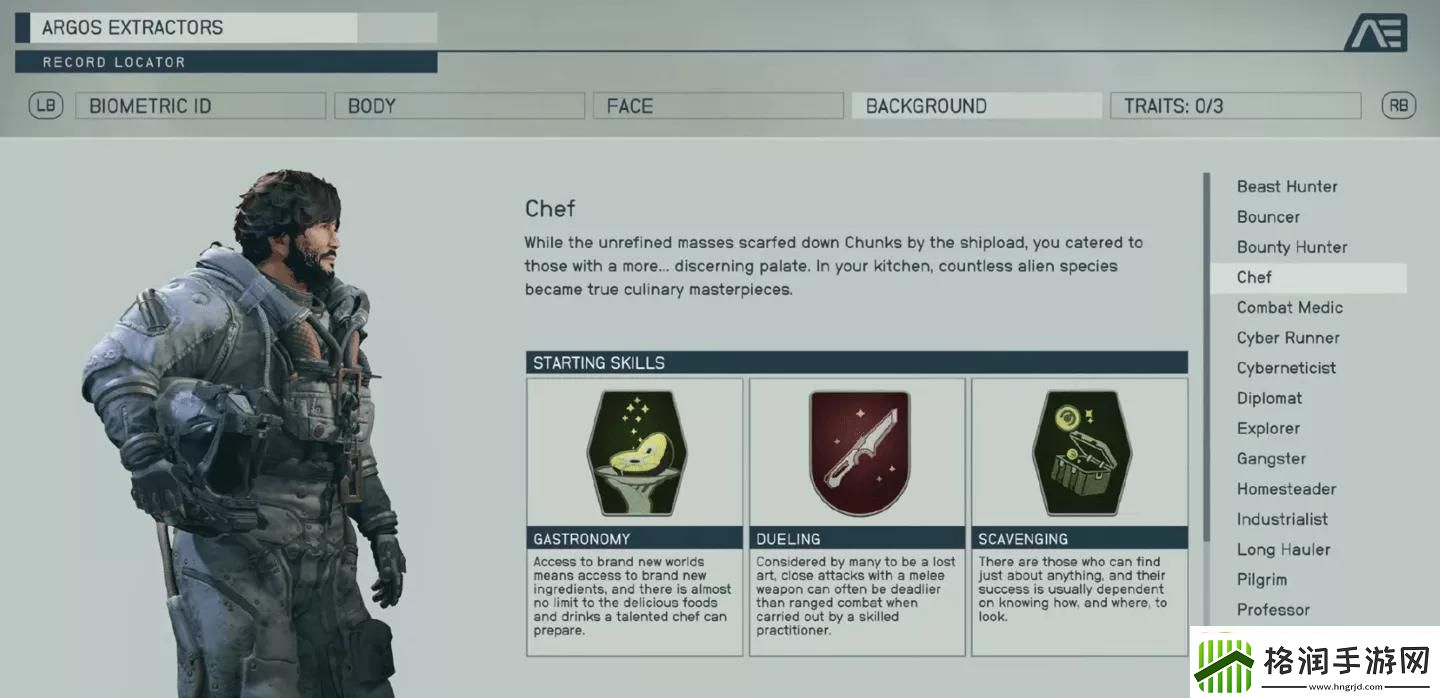Image resolution: width=1440 pixels, height=698 pixels.
Task: Click the highlighted Chef background entry
Action: click(1254, 277)
